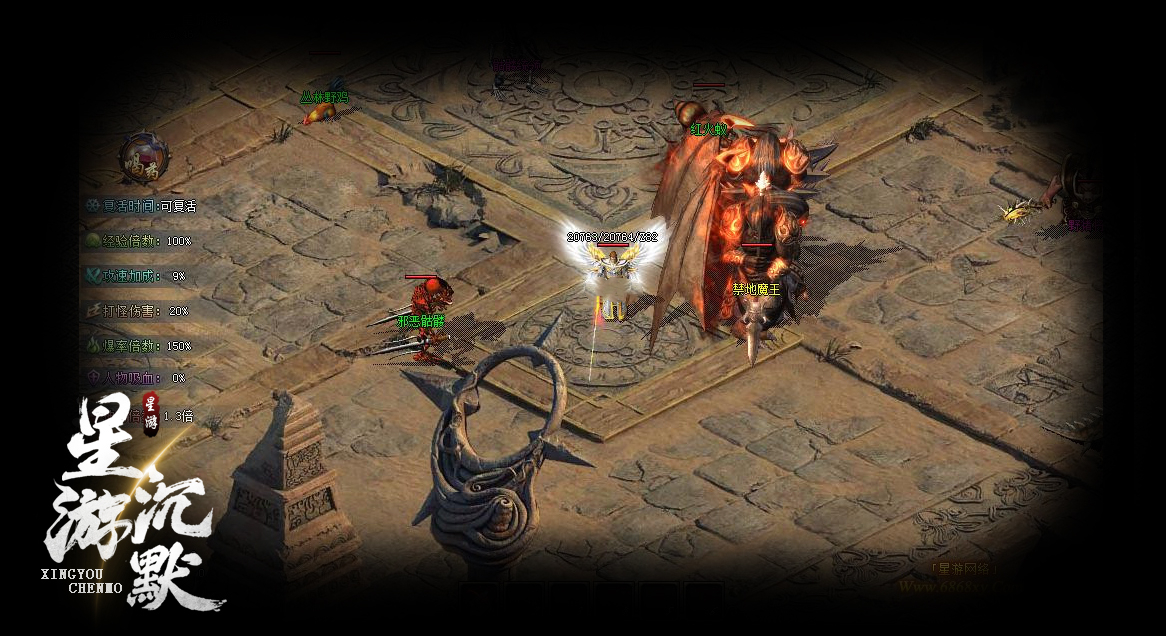Click the round 喝药 potion button

[x=144, y=158]
